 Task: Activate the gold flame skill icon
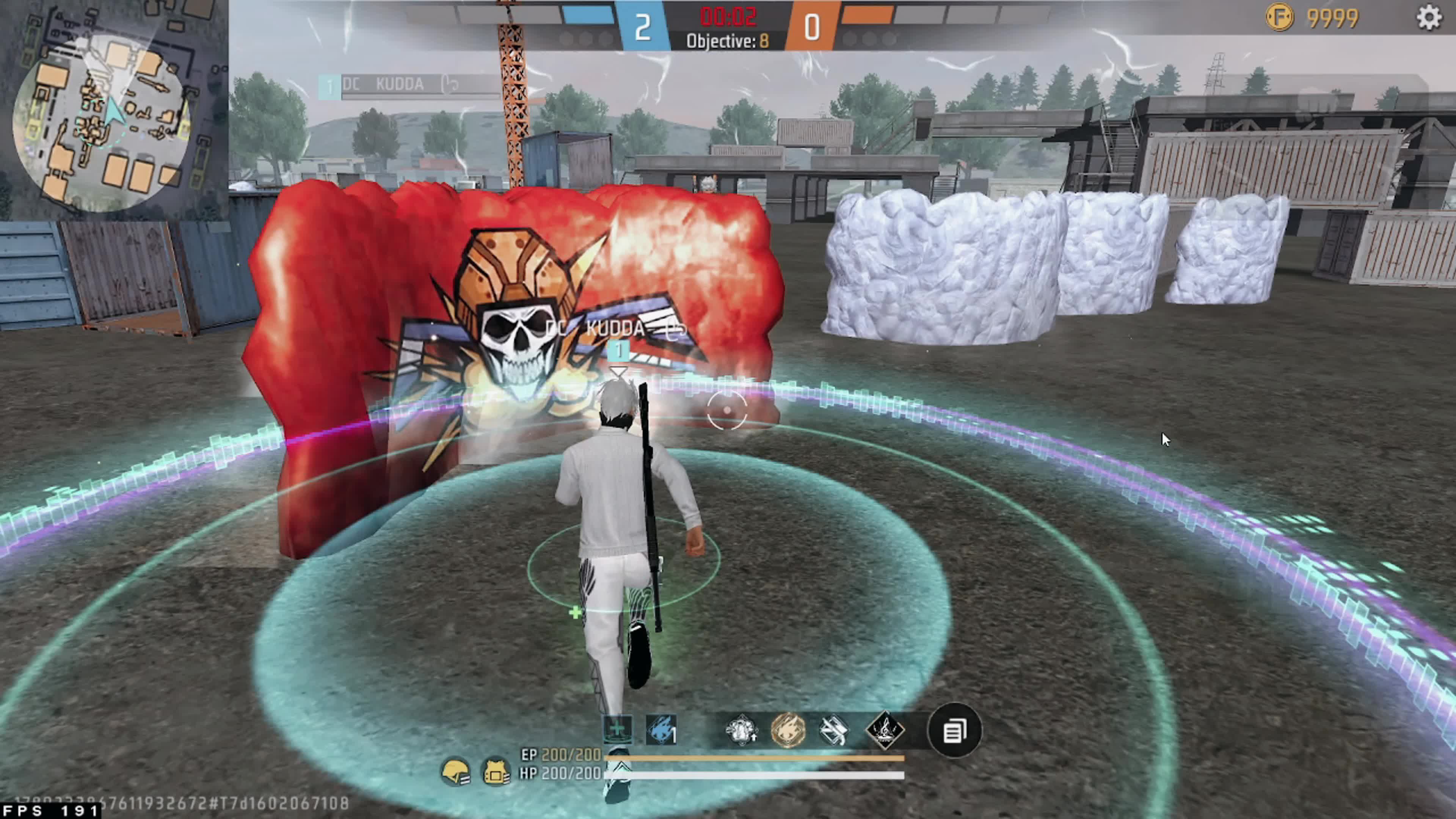click(x=788, y=730)
